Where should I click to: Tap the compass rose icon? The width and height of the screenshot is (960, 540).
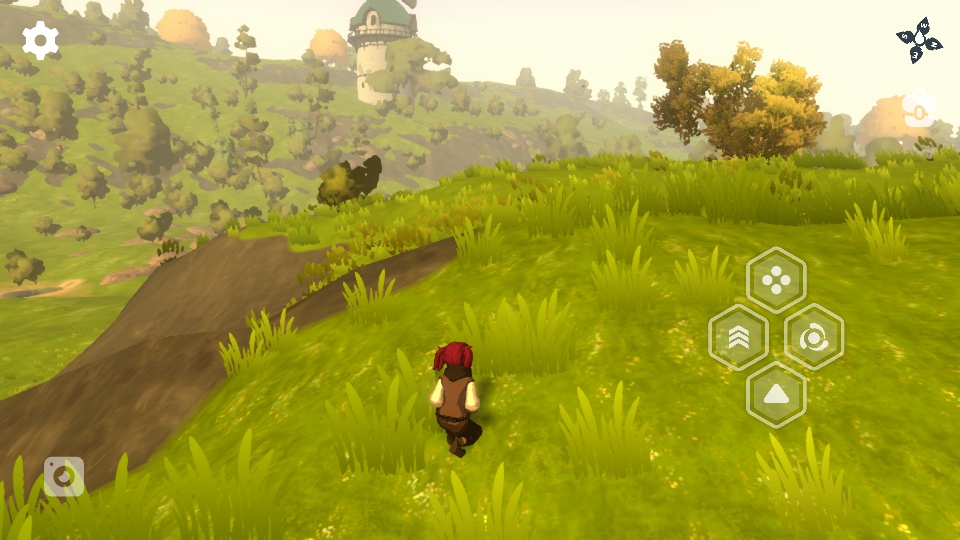coord(919,40)
